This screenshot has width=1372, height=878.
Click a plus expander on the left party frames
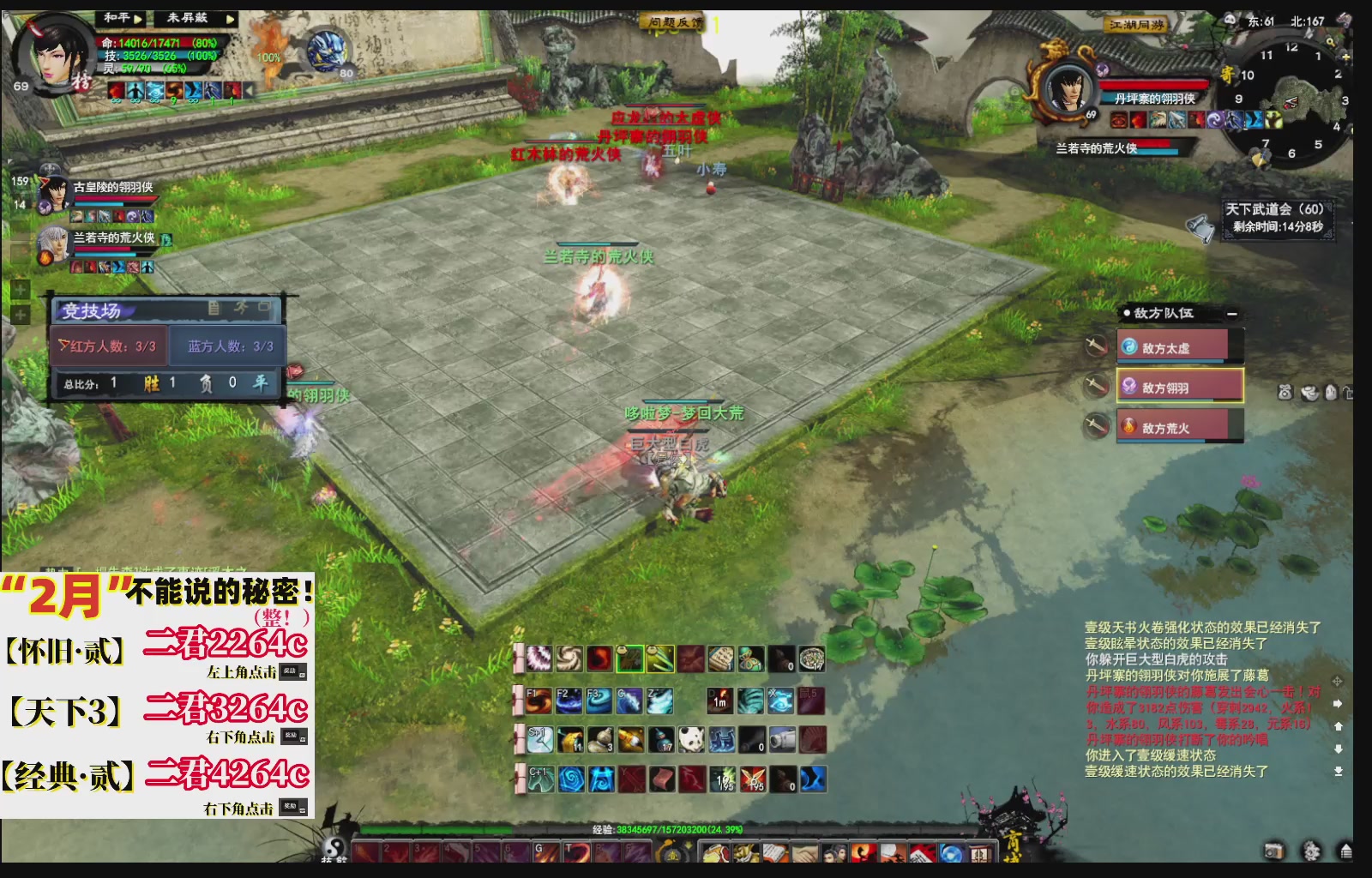(x=20, y=290)
